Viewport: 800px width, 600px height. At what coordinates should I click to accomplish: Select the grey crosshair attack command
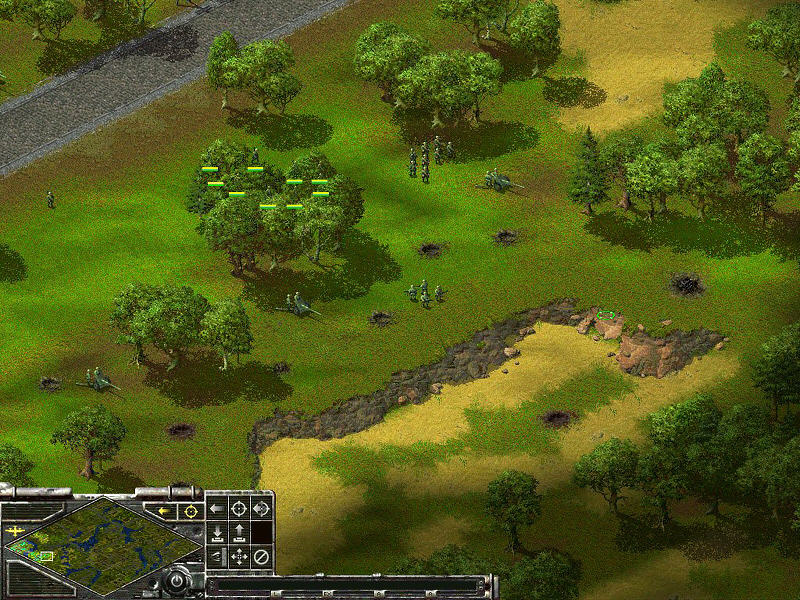pos(239,509)
